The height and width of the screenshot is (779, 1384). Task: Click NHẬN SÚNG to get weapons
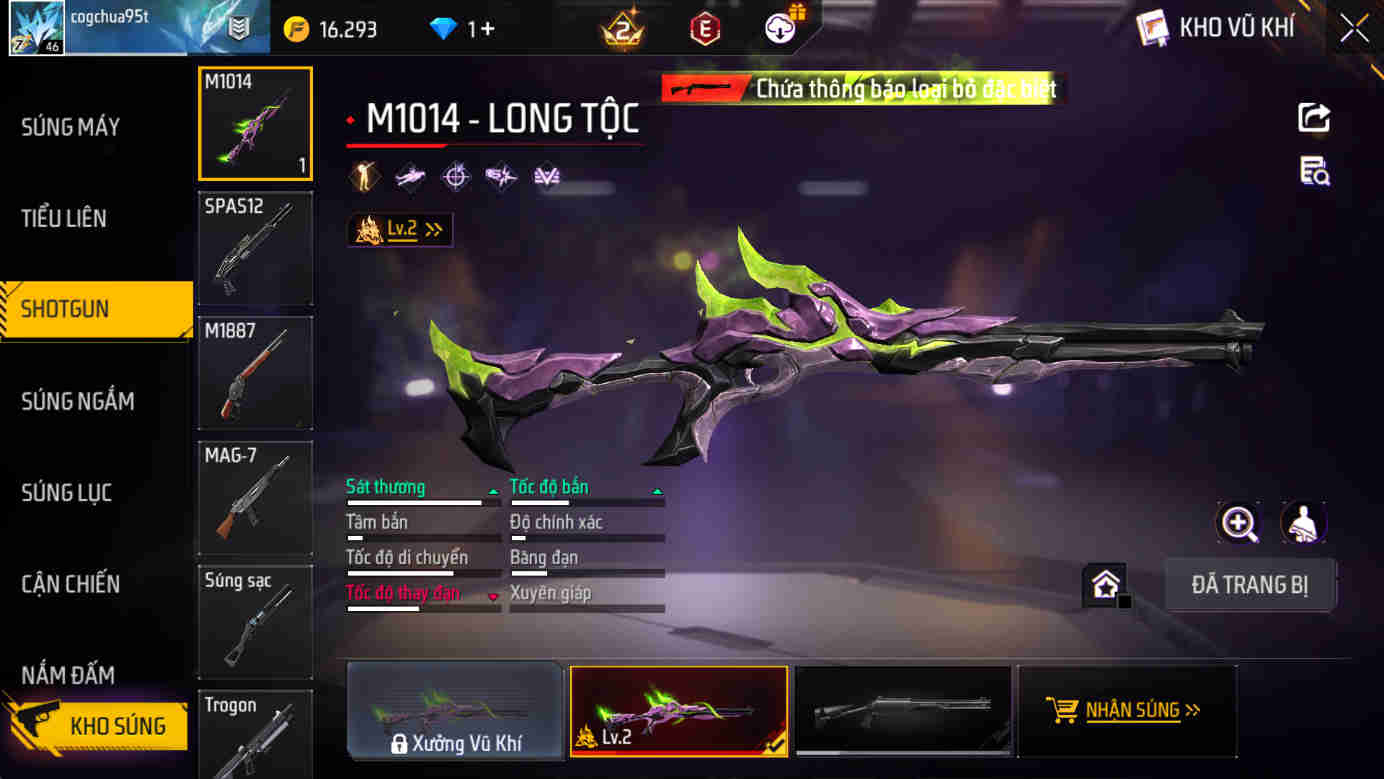1127,712
